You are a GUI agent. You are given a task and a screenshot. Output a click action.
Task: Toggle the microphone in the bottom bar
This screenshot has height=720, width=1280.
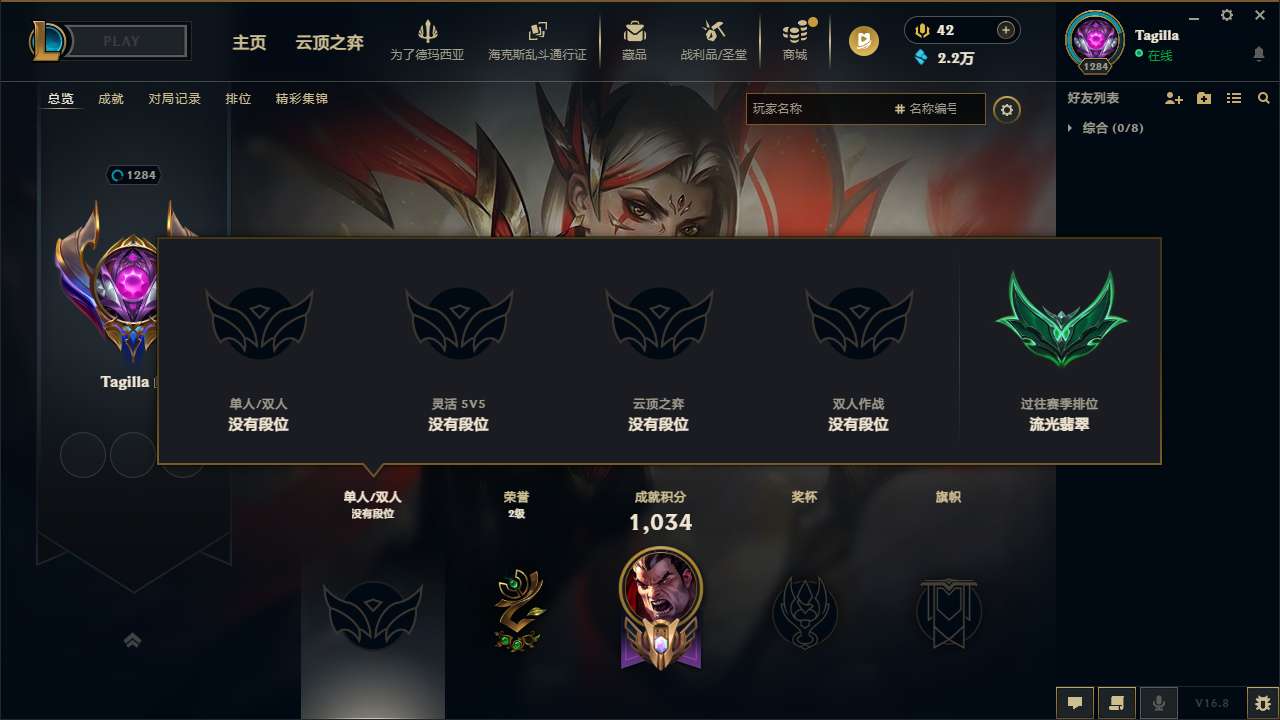pos(1159,703)
